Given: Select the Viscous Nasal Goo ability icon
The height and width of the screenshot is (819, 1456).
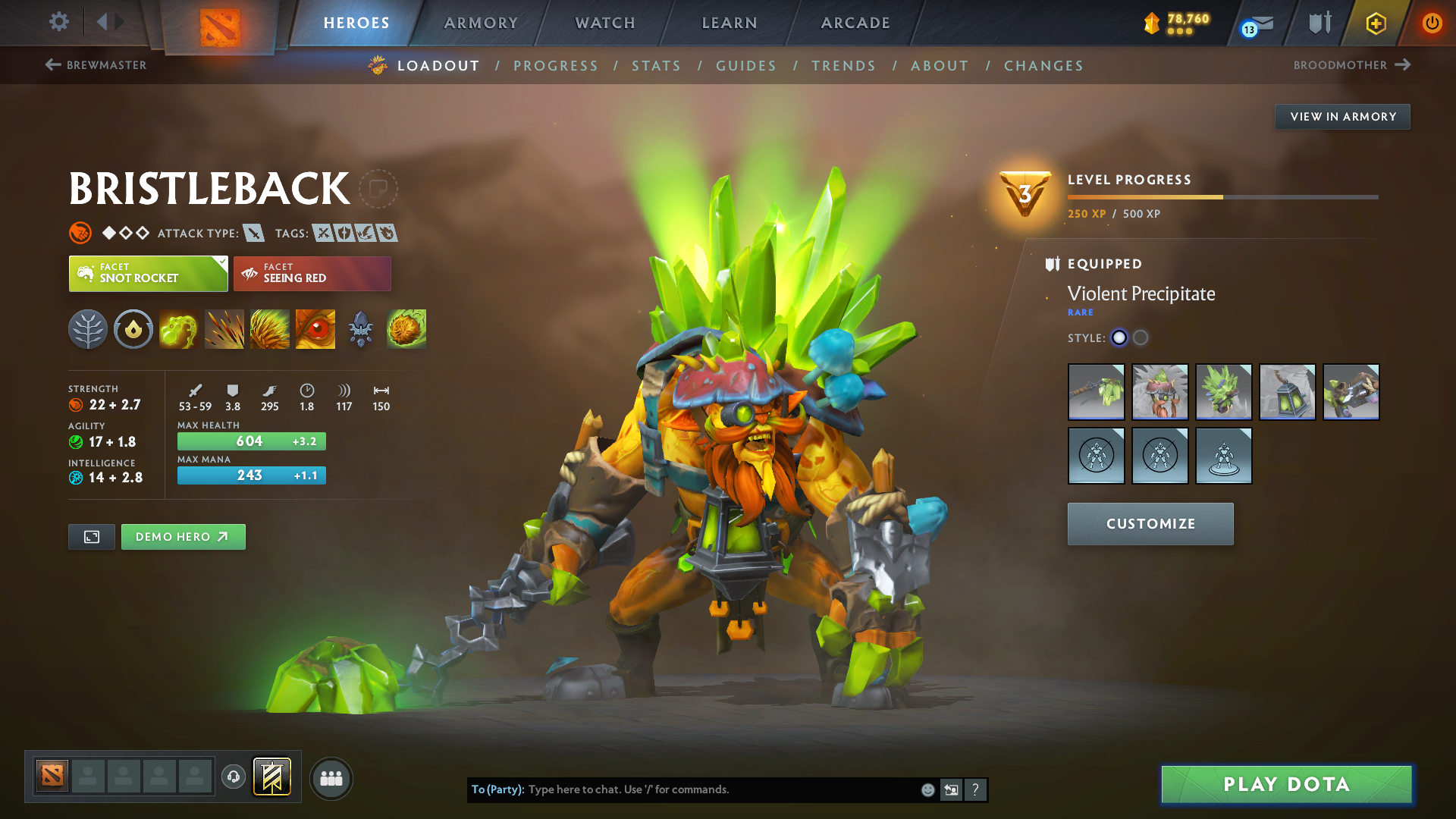Looking at the screenshot, I should pyautogui.click(x=179, y=328).
